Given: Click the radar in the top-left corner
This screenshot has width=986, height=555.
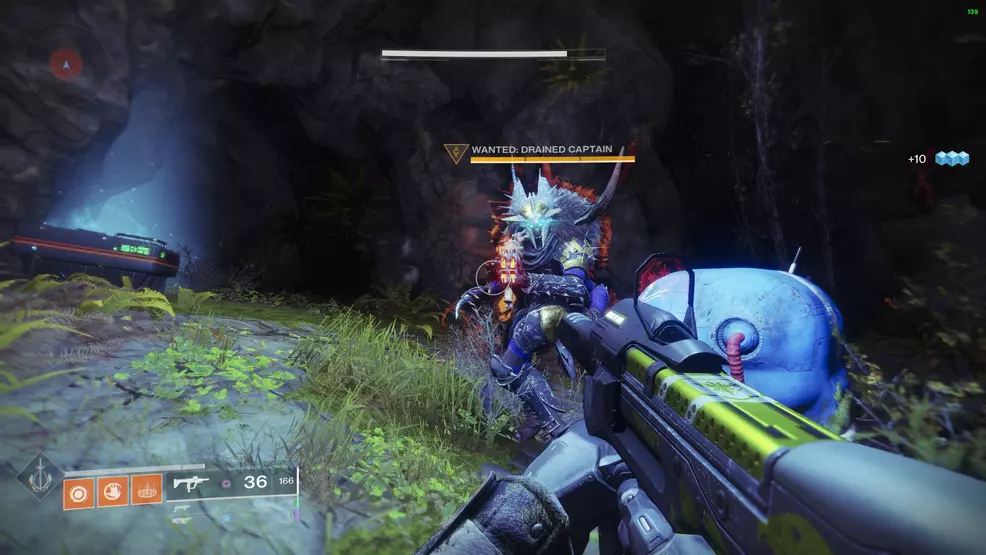Looking at the screenshot, I should 67,64.
